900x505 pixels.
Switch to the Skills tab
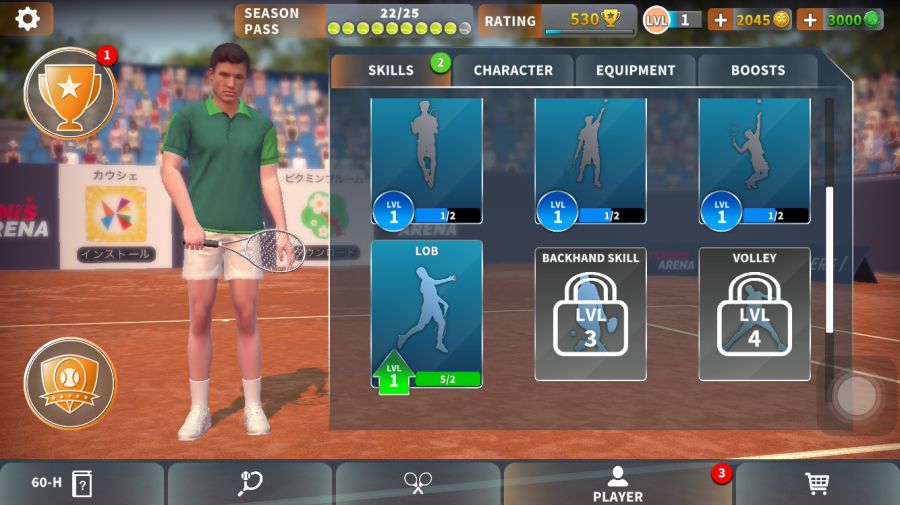(390, 70)
